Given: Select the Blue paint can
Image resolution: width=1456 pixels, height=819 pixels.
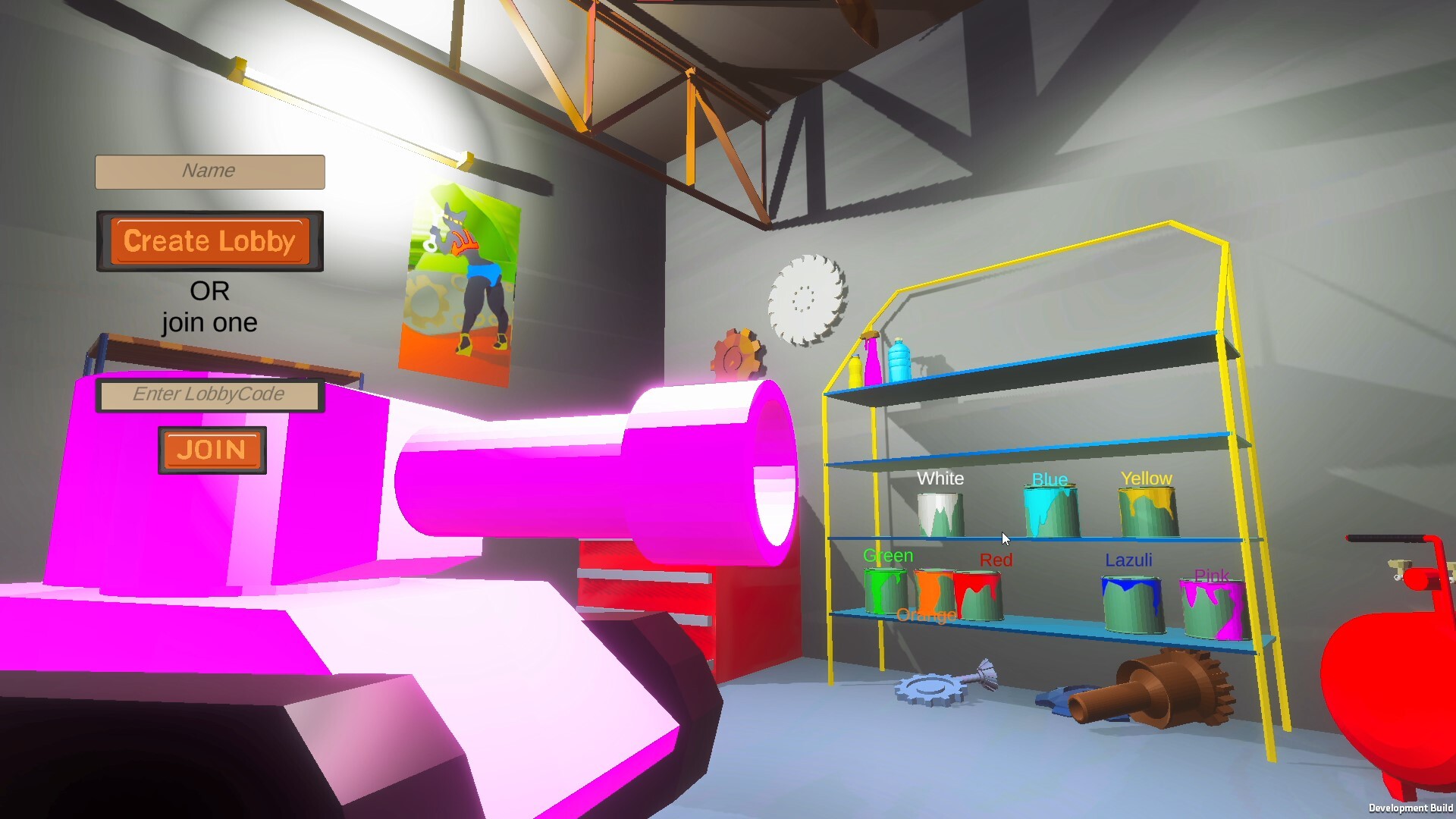Looking at the screenshot, I should click(1050, 512).
